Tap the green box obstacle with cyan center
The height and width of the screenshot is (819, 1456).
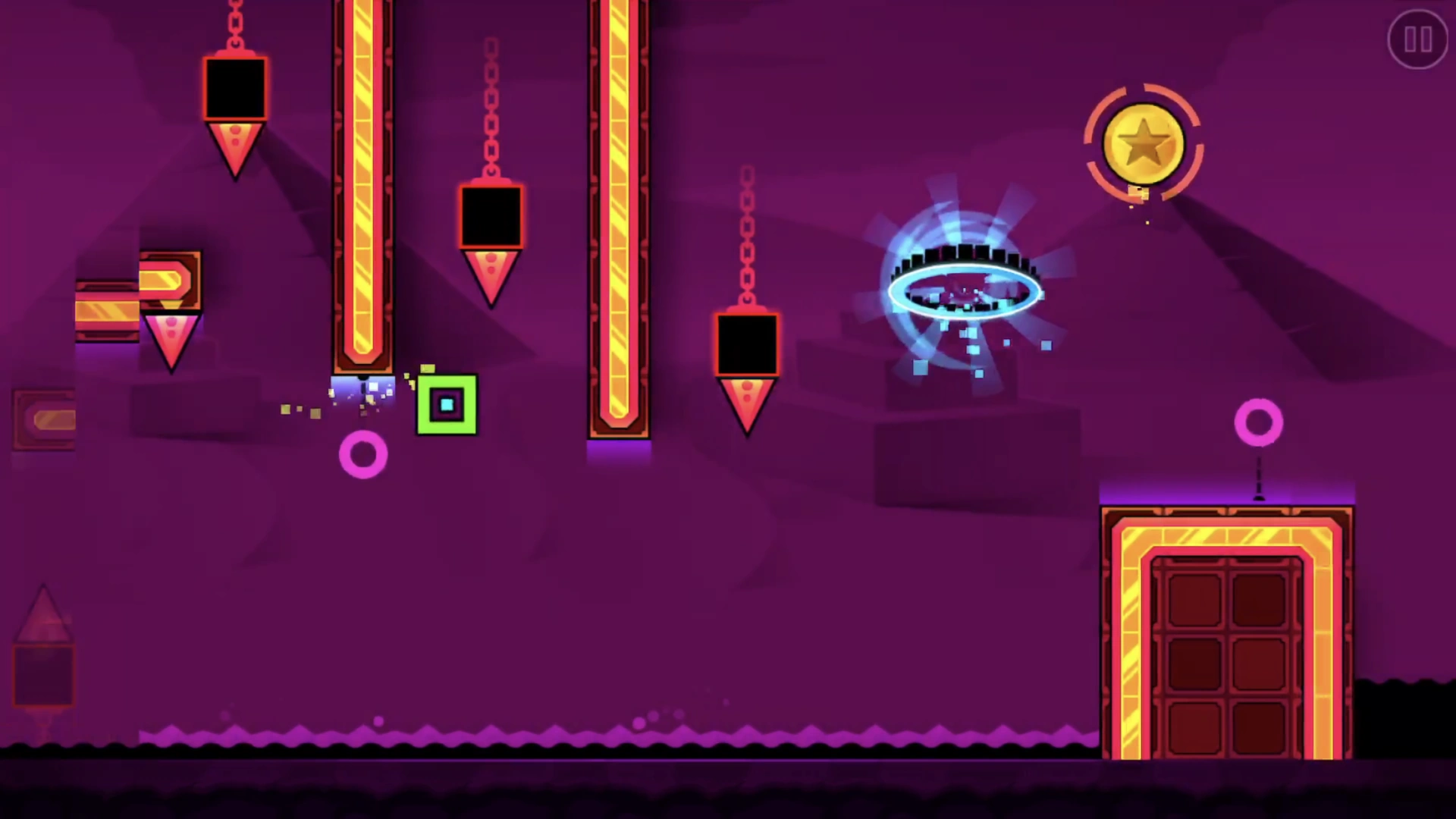(x=447, y=406)
